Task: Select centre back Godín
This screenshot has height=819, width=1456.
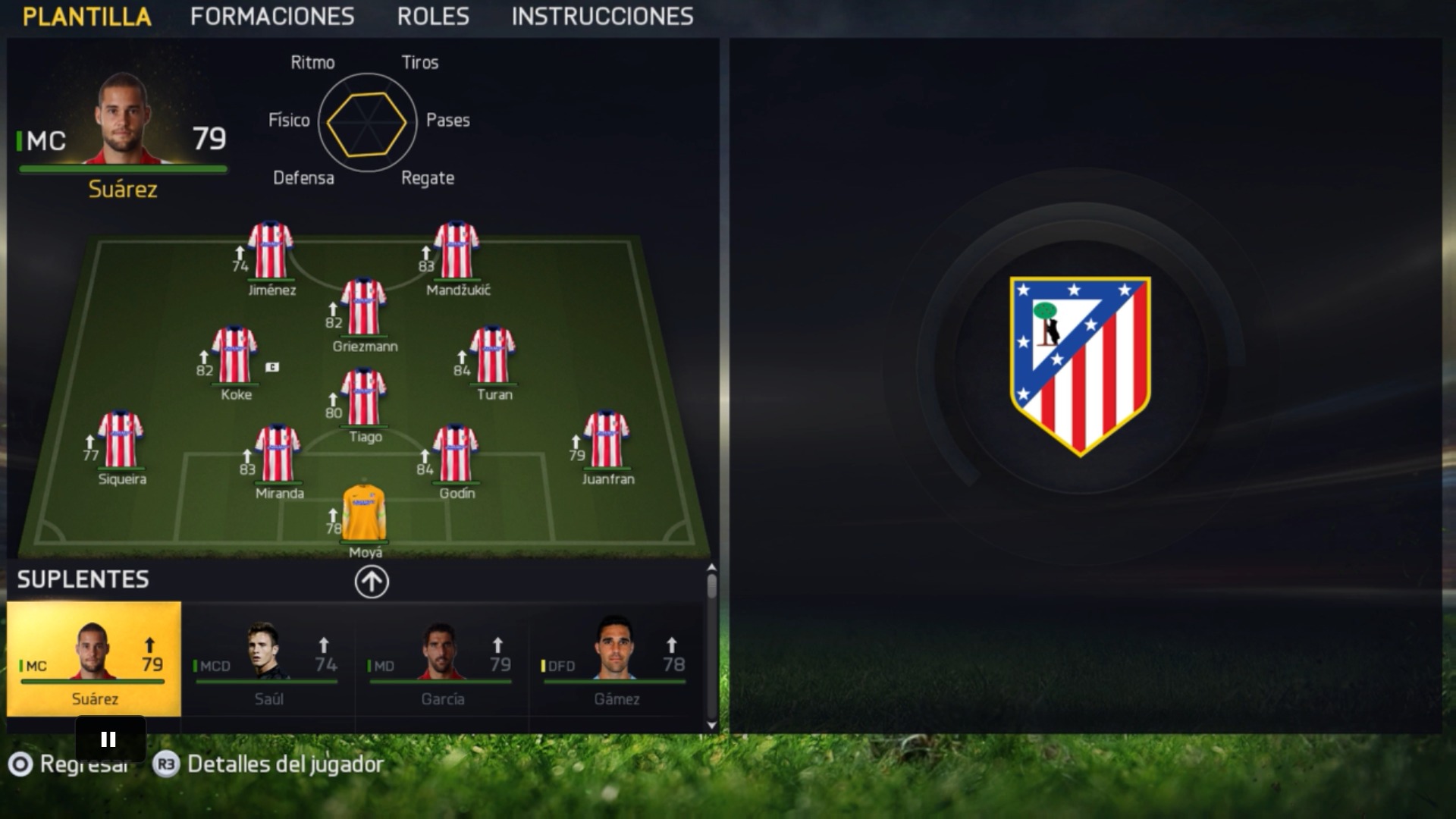Action: click(x=456, y=453)
